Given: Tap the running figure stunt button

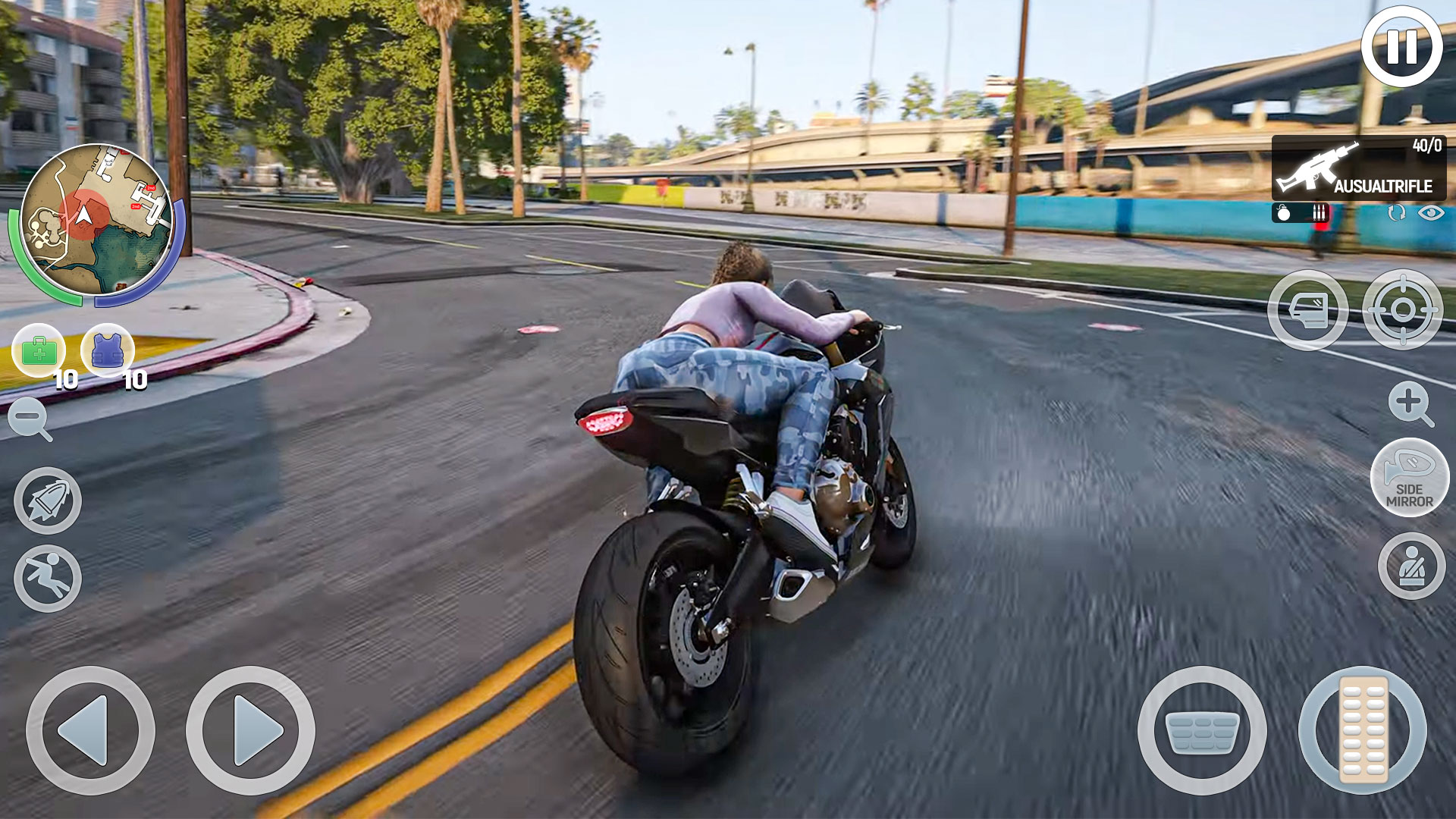Looking at the screenshot, I should [48, 579].
